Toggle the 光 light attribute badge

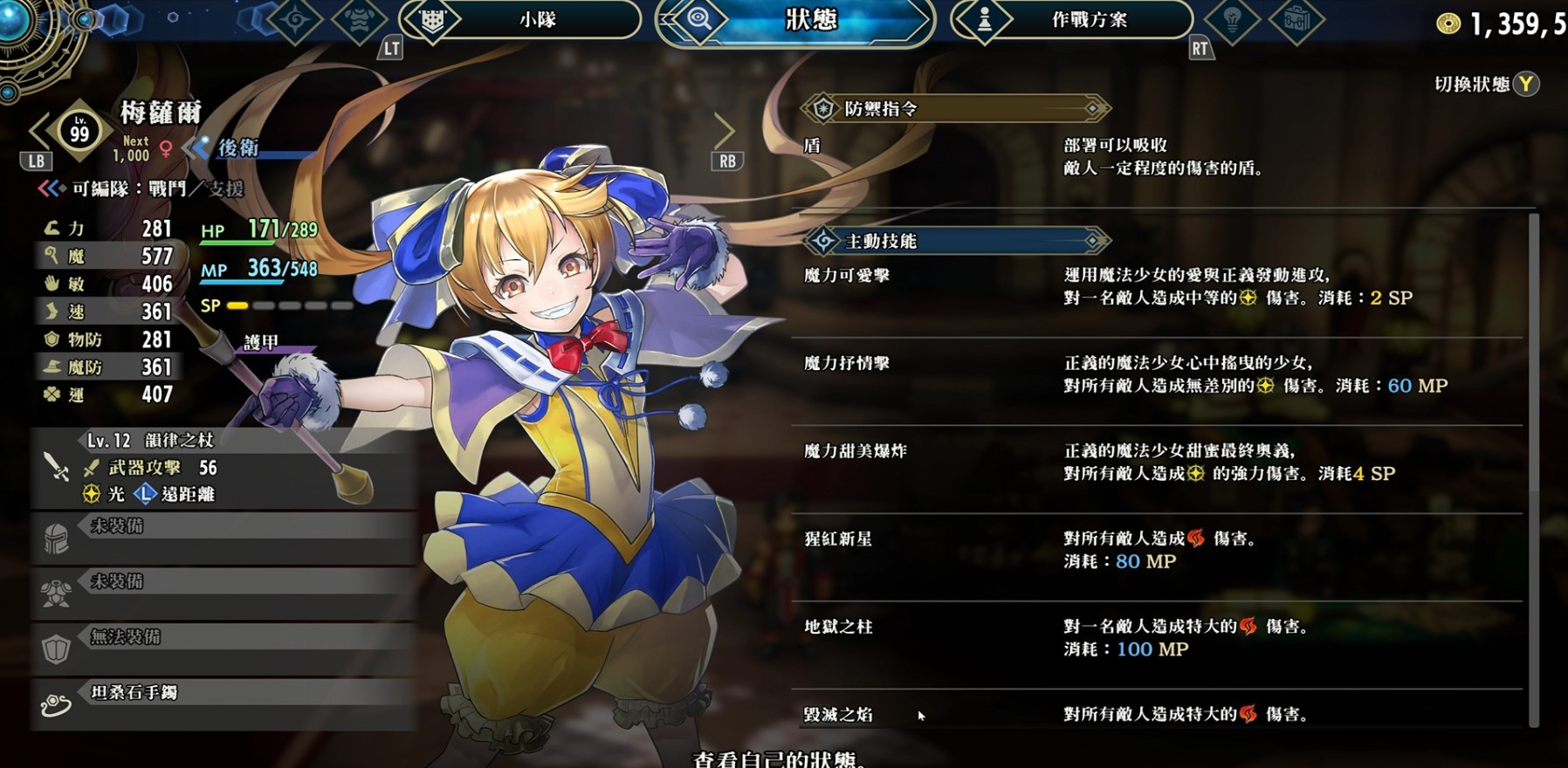[90, 494]
